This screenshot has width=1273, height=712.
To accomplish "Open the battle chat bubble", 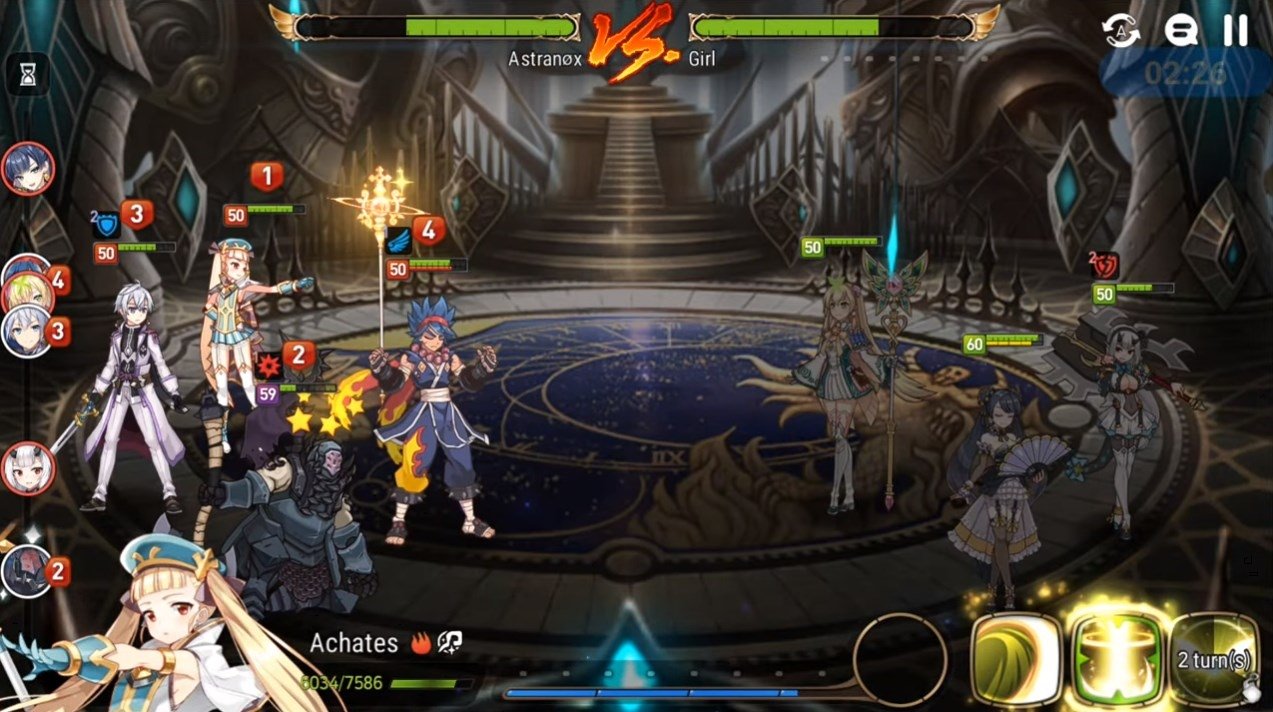I will click(1181, 30).
